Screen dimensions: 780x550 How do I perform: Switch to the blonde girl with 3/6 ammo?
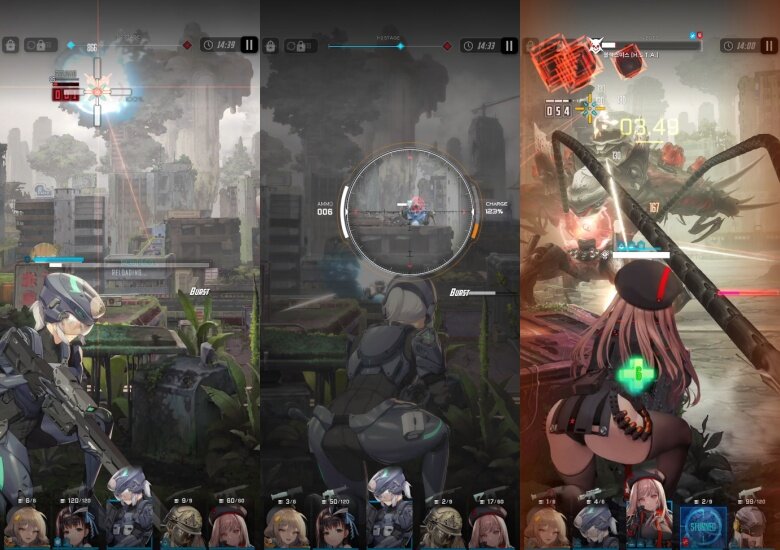(x=286, y=524)
